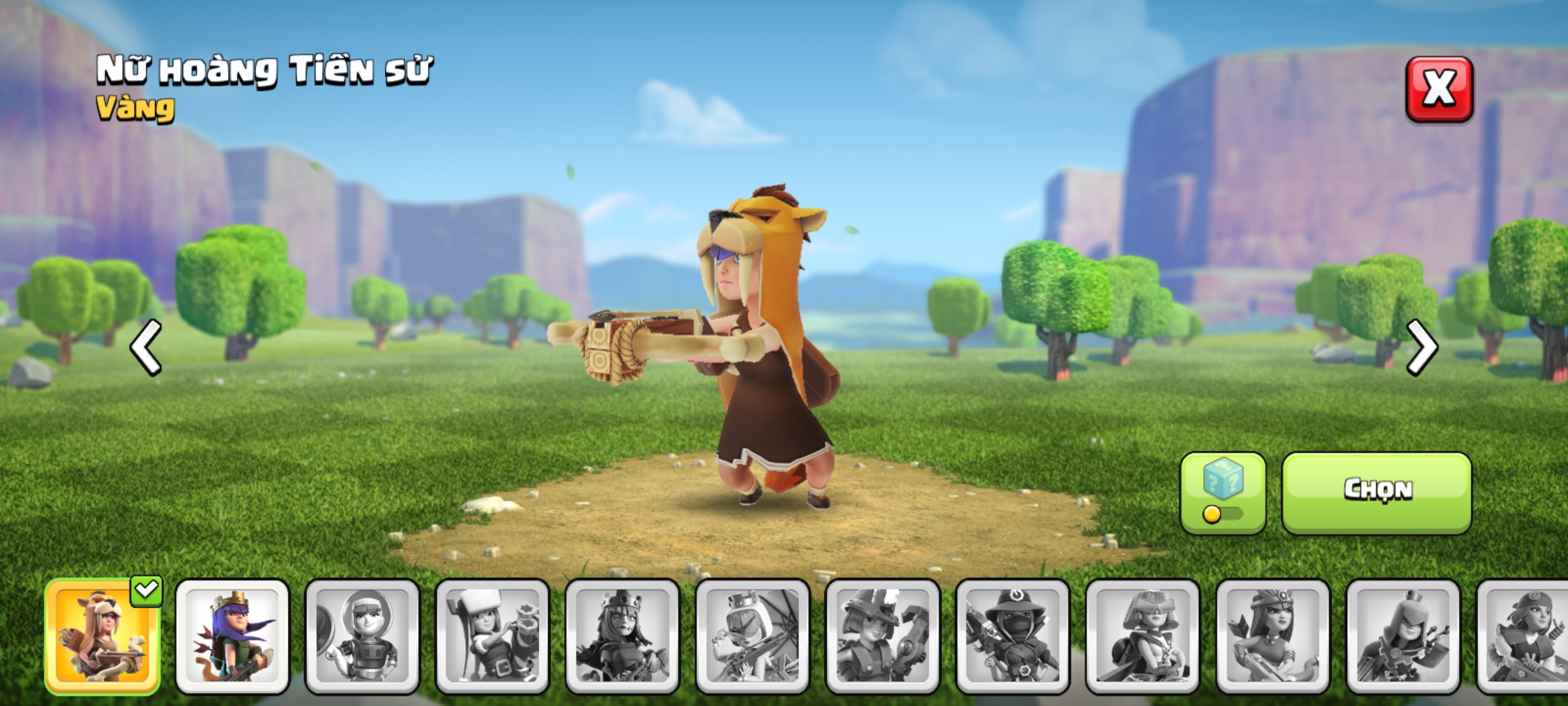Select the masked wide-brim hat queen skin
The width and height of the screenshot is (1568, 706).
1013,636
